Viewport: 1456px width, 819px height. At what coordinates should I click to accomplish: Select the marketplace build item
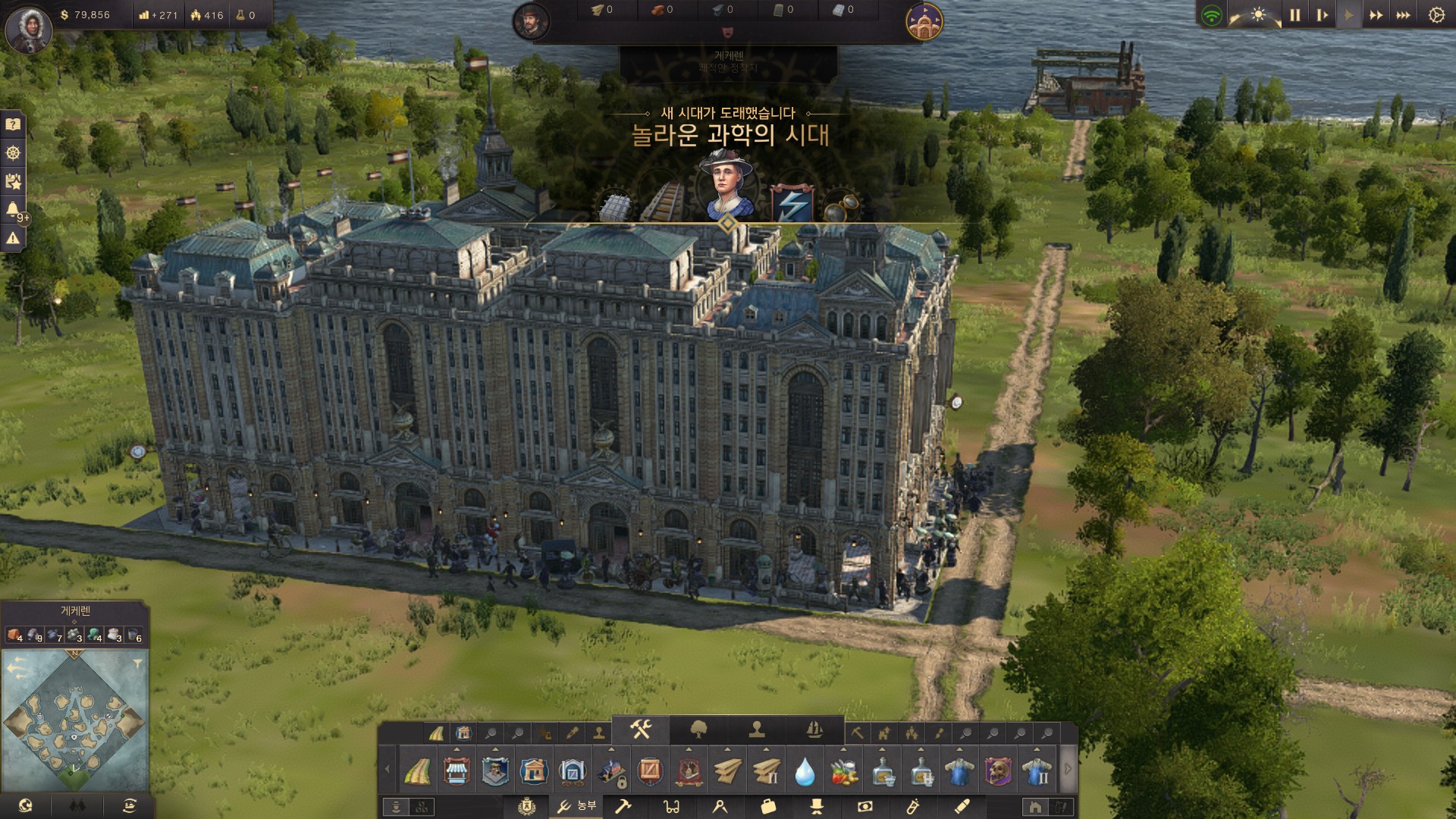456,771
